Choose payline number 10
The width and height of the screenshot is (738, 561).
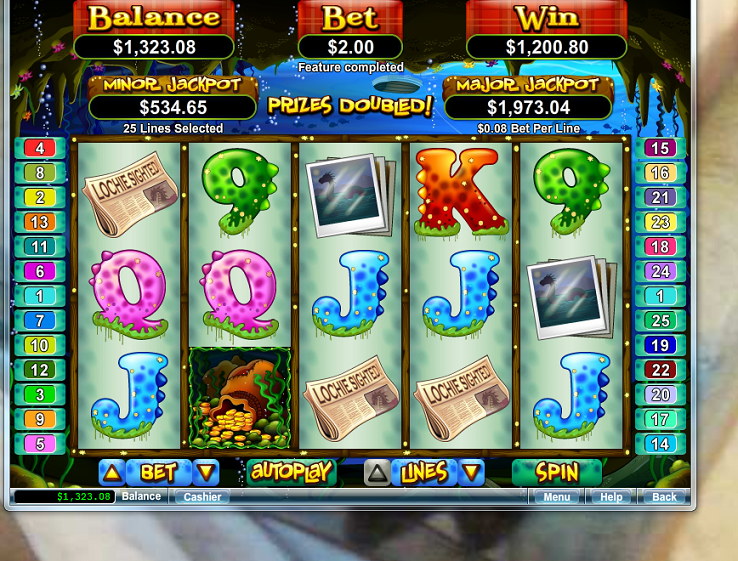[x=40, y=346]
